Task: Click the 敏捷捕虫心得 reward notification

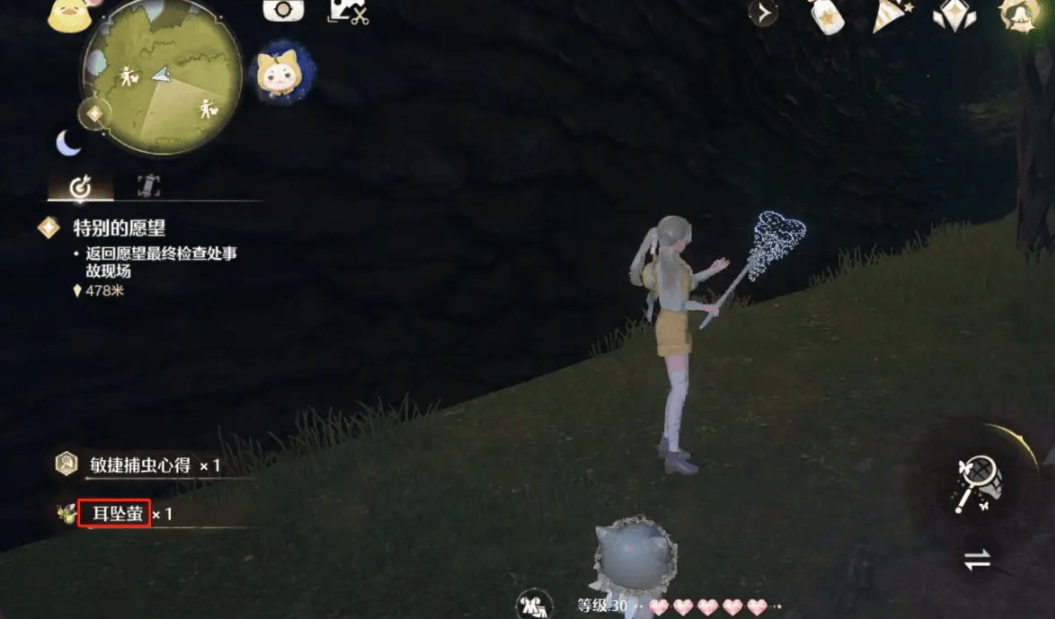Action: tap(138, 465)
